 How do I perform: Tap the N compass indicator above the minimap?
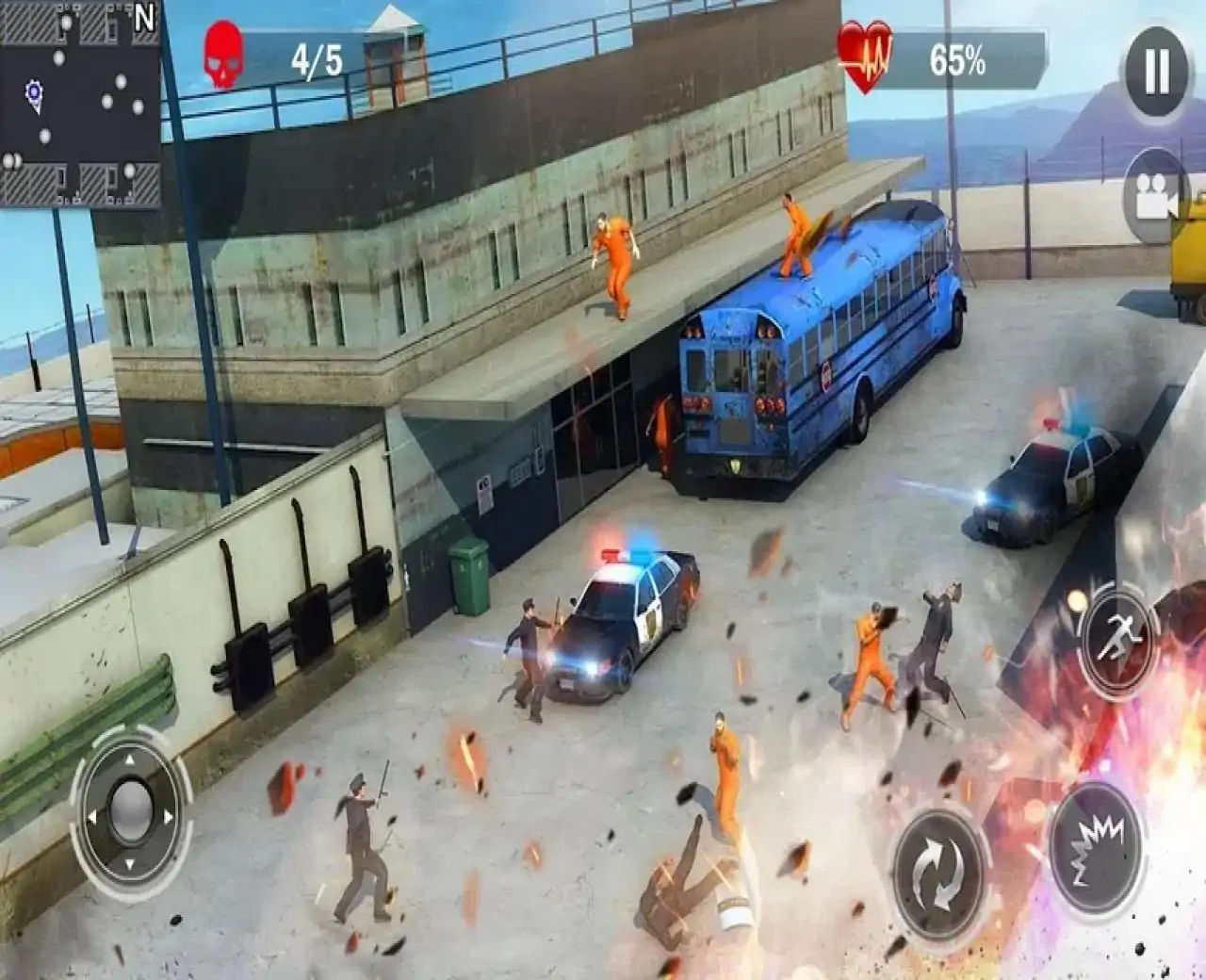(x=143, y=19)
